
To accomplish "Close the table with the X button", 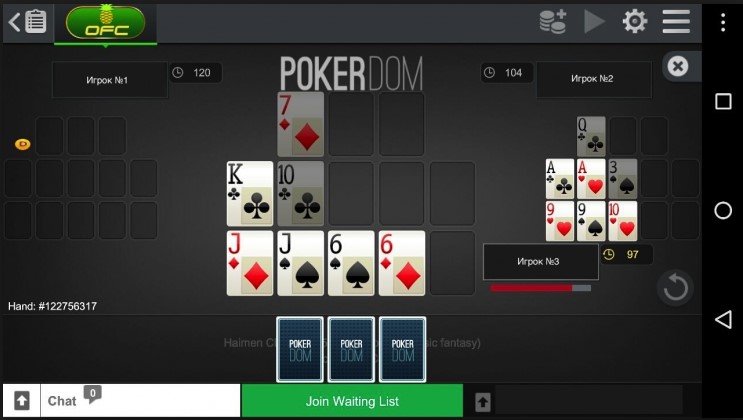I will (x=678, y=67).
